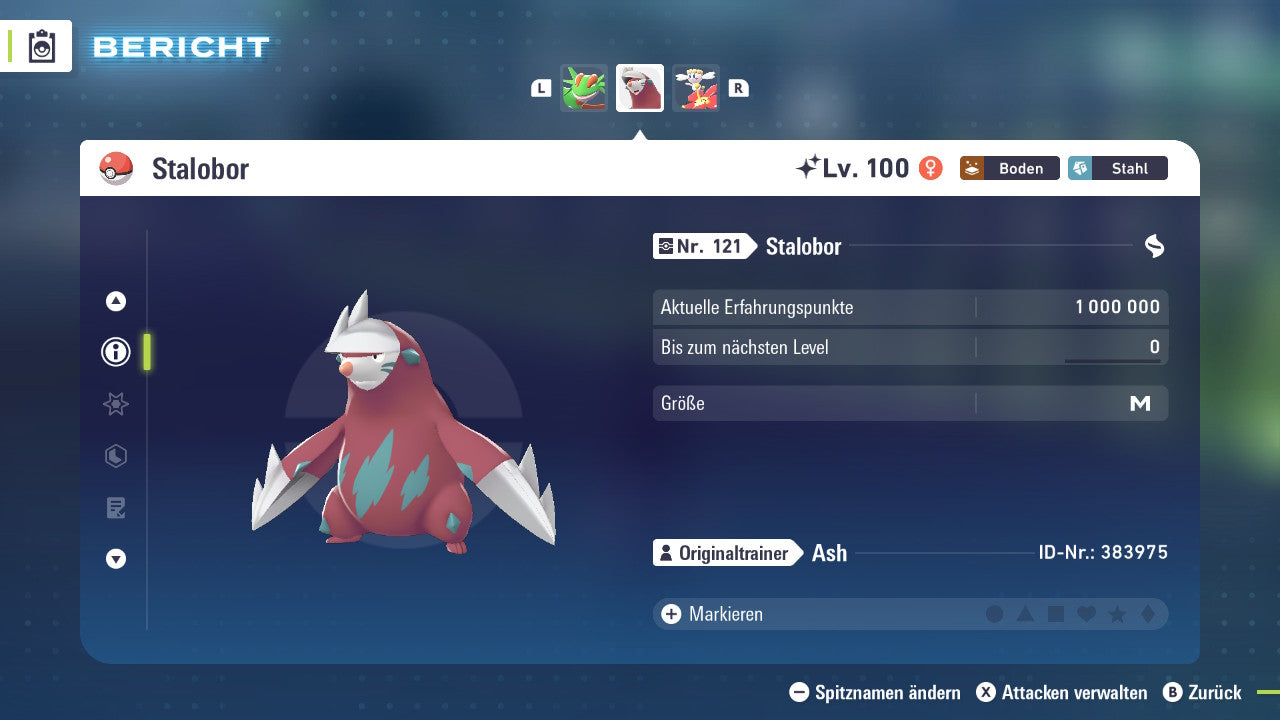Select the right Pokémon thumbnail next to Stalobor
The width and height of the screenshot is (1280, 720).
pyautogui.click(x=696, y=88)
